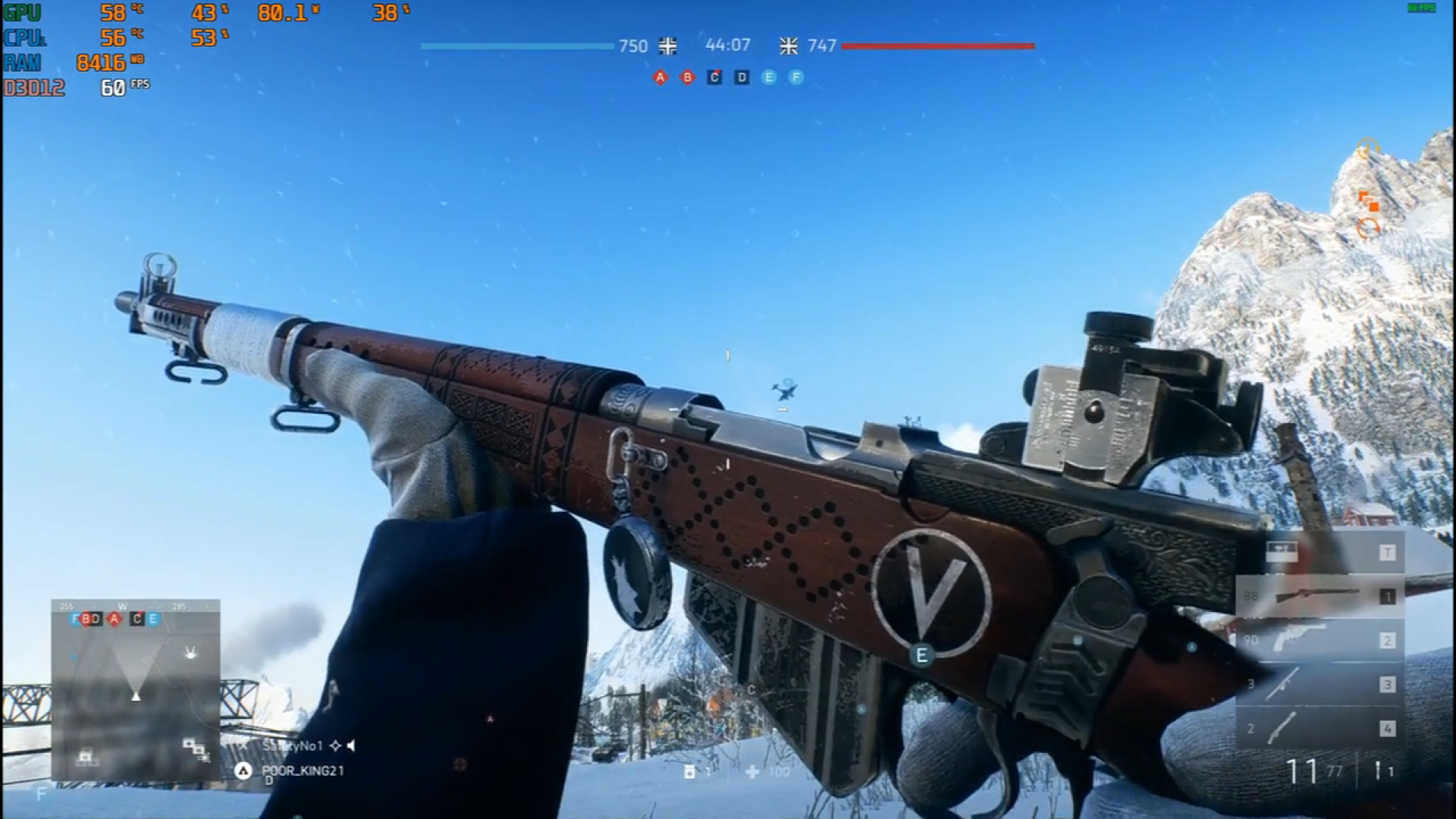1456x819 pixels.
Task: Click objective A flag in top bar
Action: [x=661, y=77]
